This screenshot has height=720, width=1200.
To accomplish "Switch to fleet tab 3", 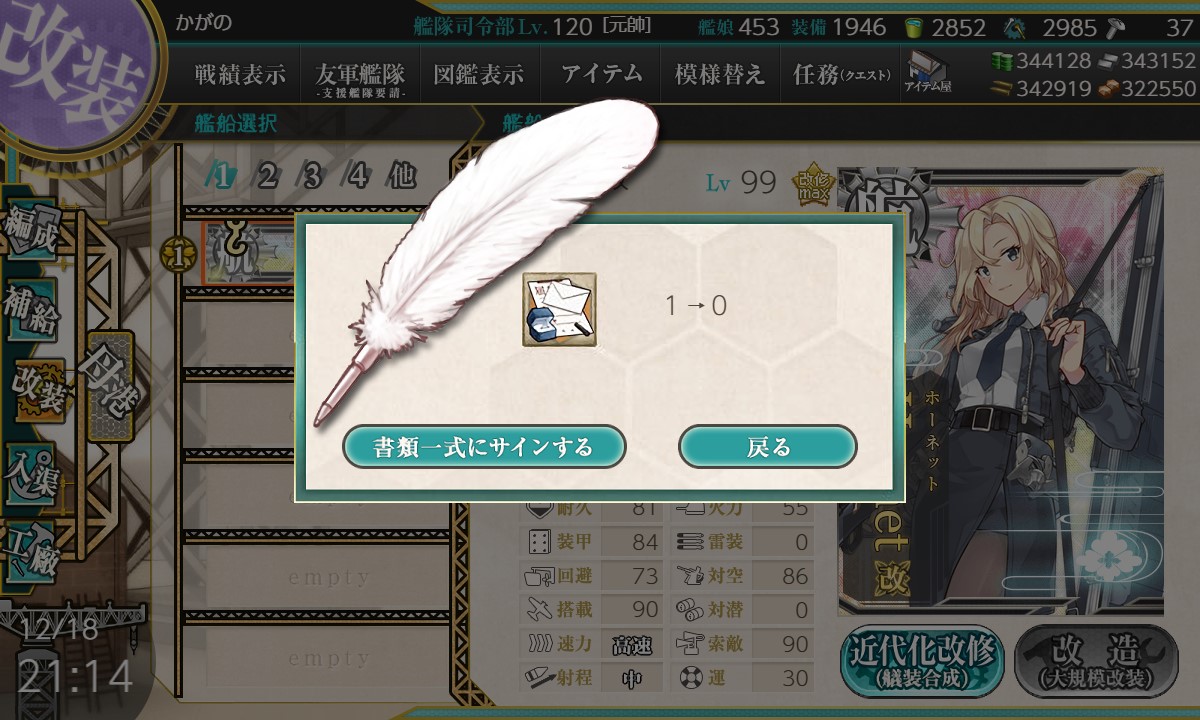I will pyautogui.click(x=312, y=177).
